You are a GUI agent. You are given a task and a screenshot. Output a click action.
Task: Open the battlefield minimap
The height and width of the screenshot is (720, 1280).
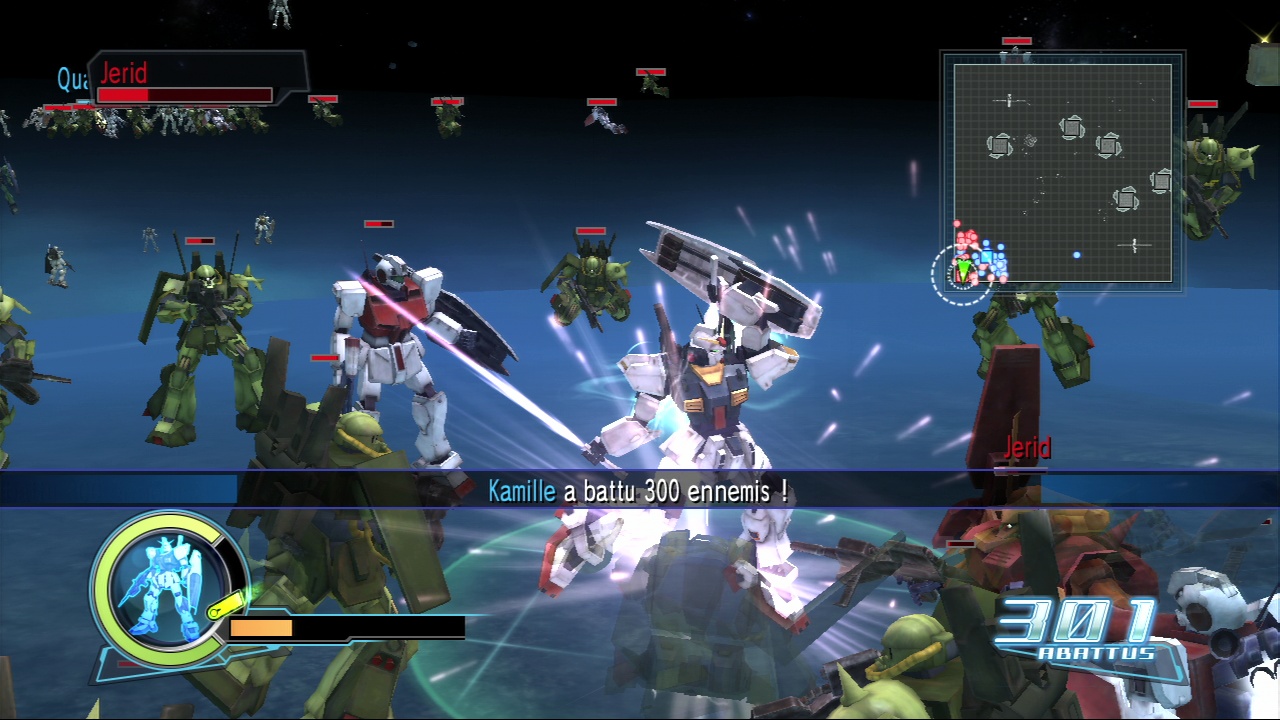tap(1062, 172)
